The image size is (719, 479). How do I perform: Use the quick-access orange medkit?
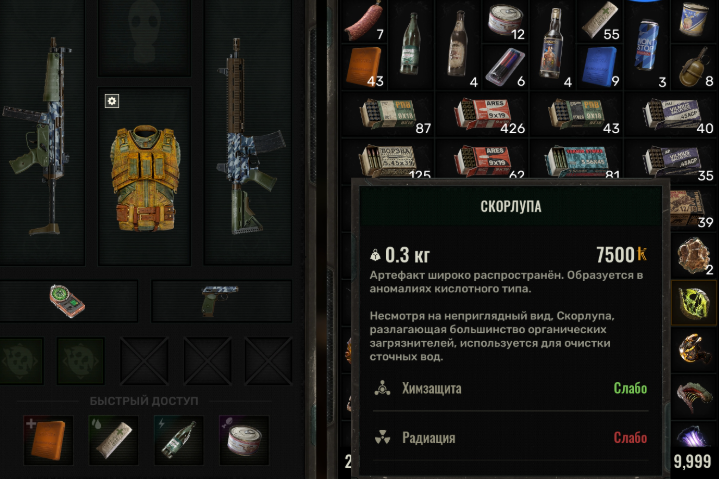point(48,441)
